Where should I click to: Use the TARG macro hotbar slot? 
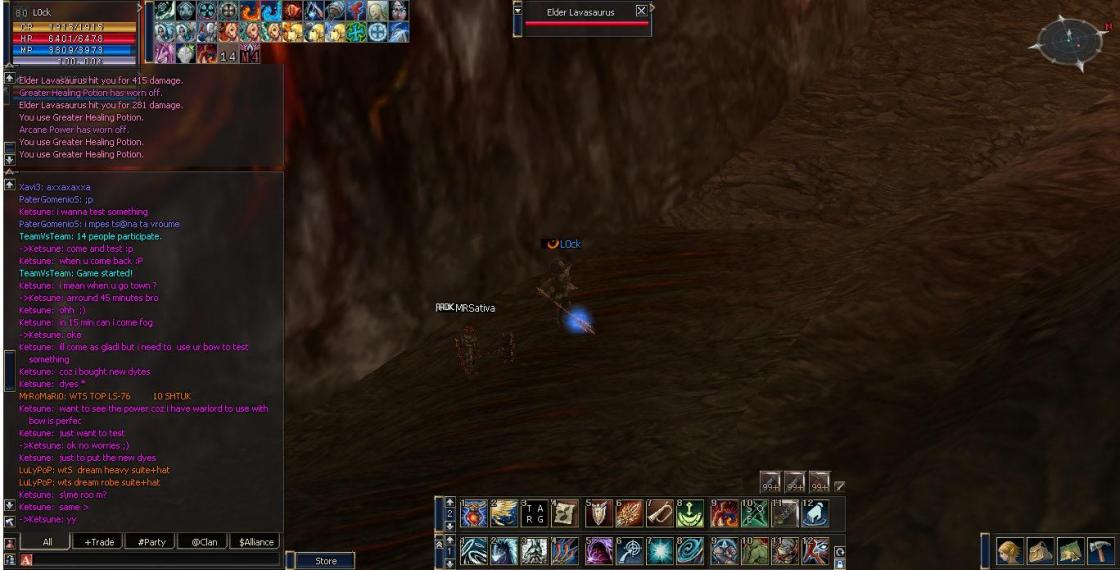[x=536, y=514]
